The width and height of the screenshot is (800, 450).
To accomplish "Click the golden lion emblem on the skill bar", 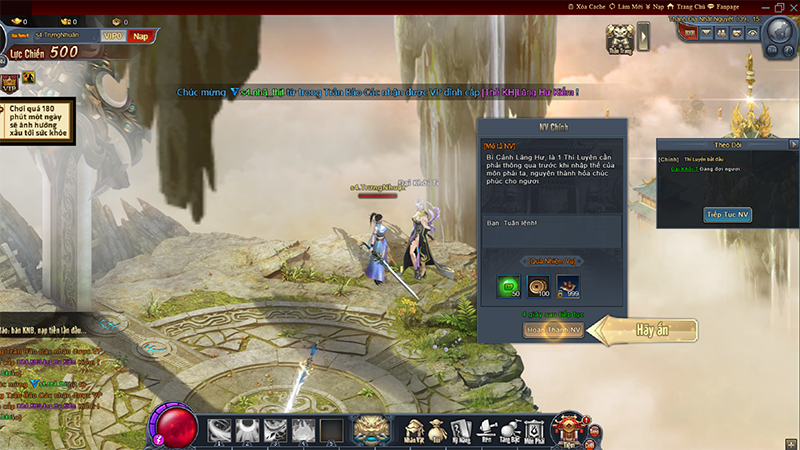I will pos(372,430).
